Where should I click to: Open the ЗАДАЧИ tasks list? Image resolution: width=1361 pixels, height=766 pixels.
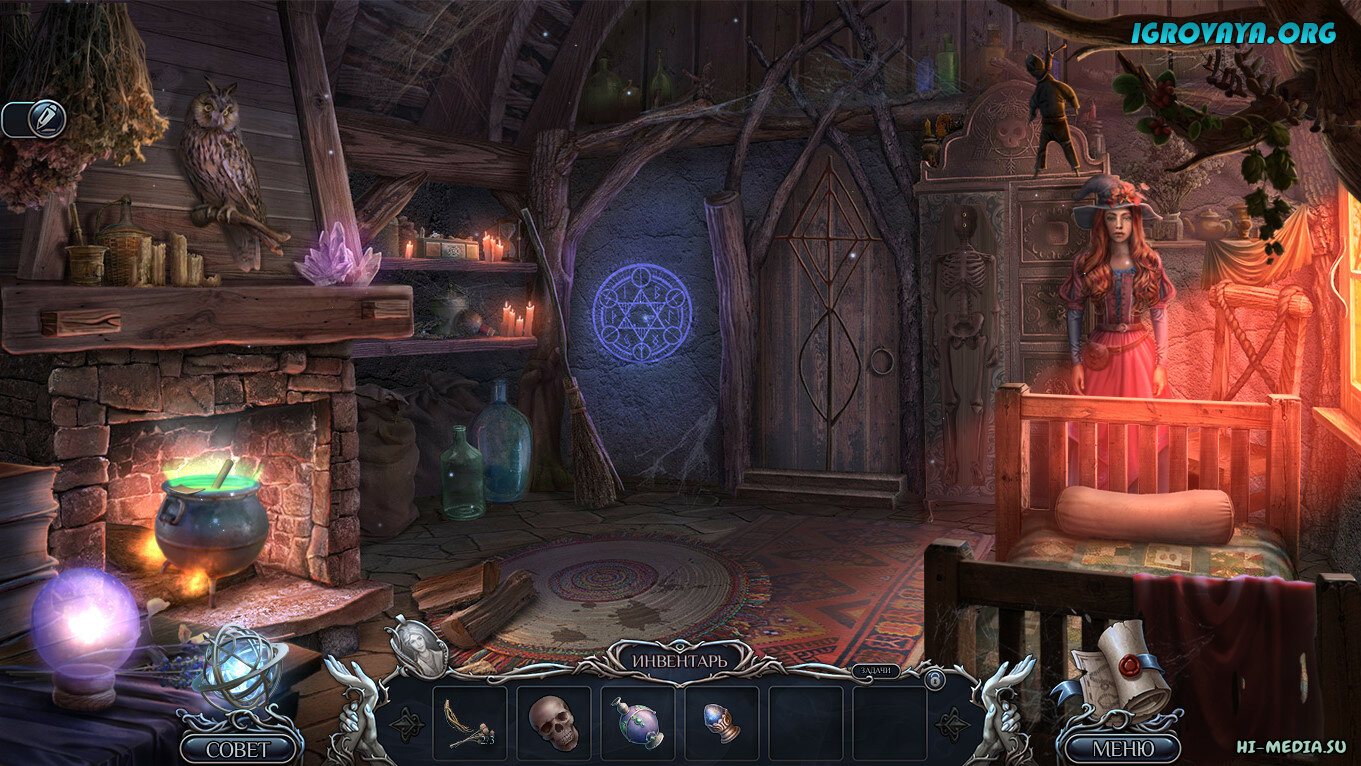(x=873, y=671)
